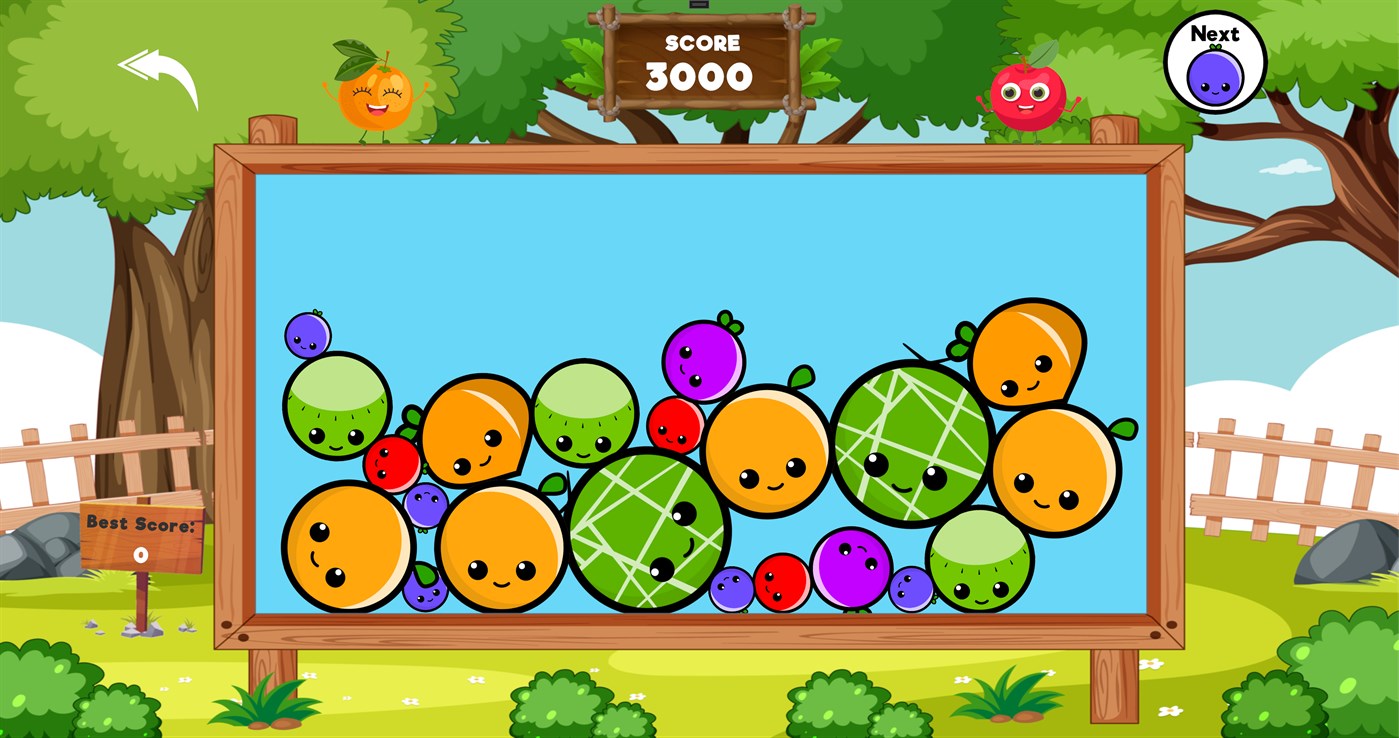The width and height of the screenshot is (1399, 738).
Task: Click the Next label above the fruit preview
Action: [x=1214, y=33]
